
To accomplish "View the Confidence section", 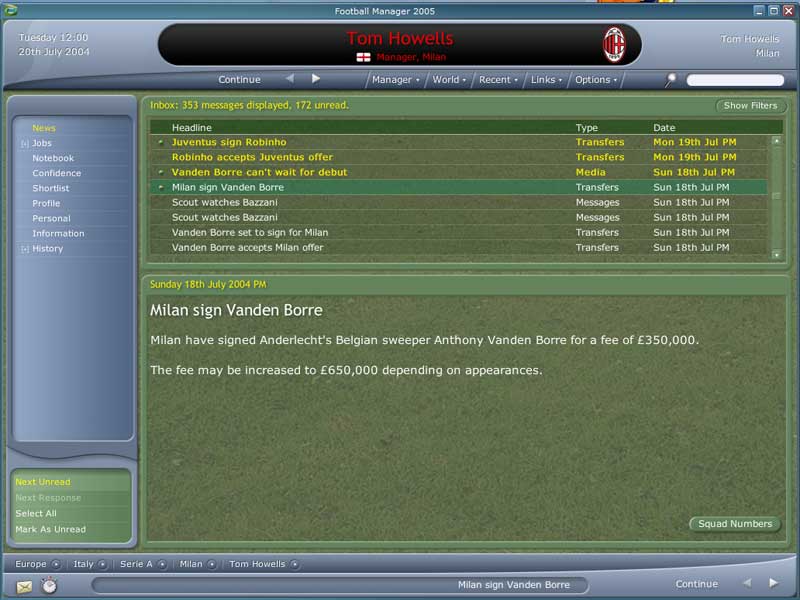I will click(x=57, y=173).
